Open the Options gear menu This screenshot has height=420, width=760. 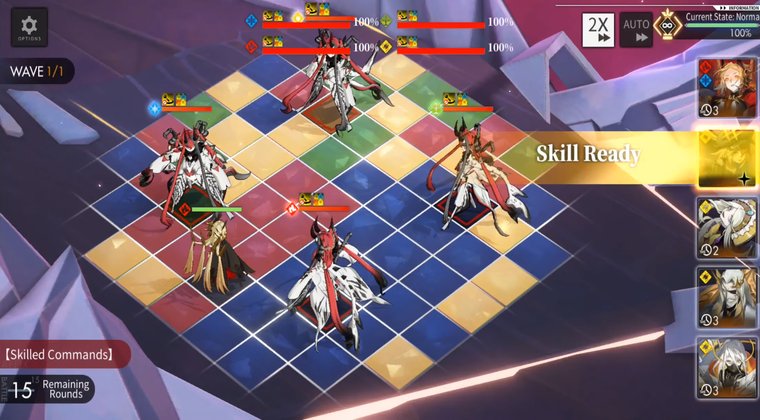point(30,27)
